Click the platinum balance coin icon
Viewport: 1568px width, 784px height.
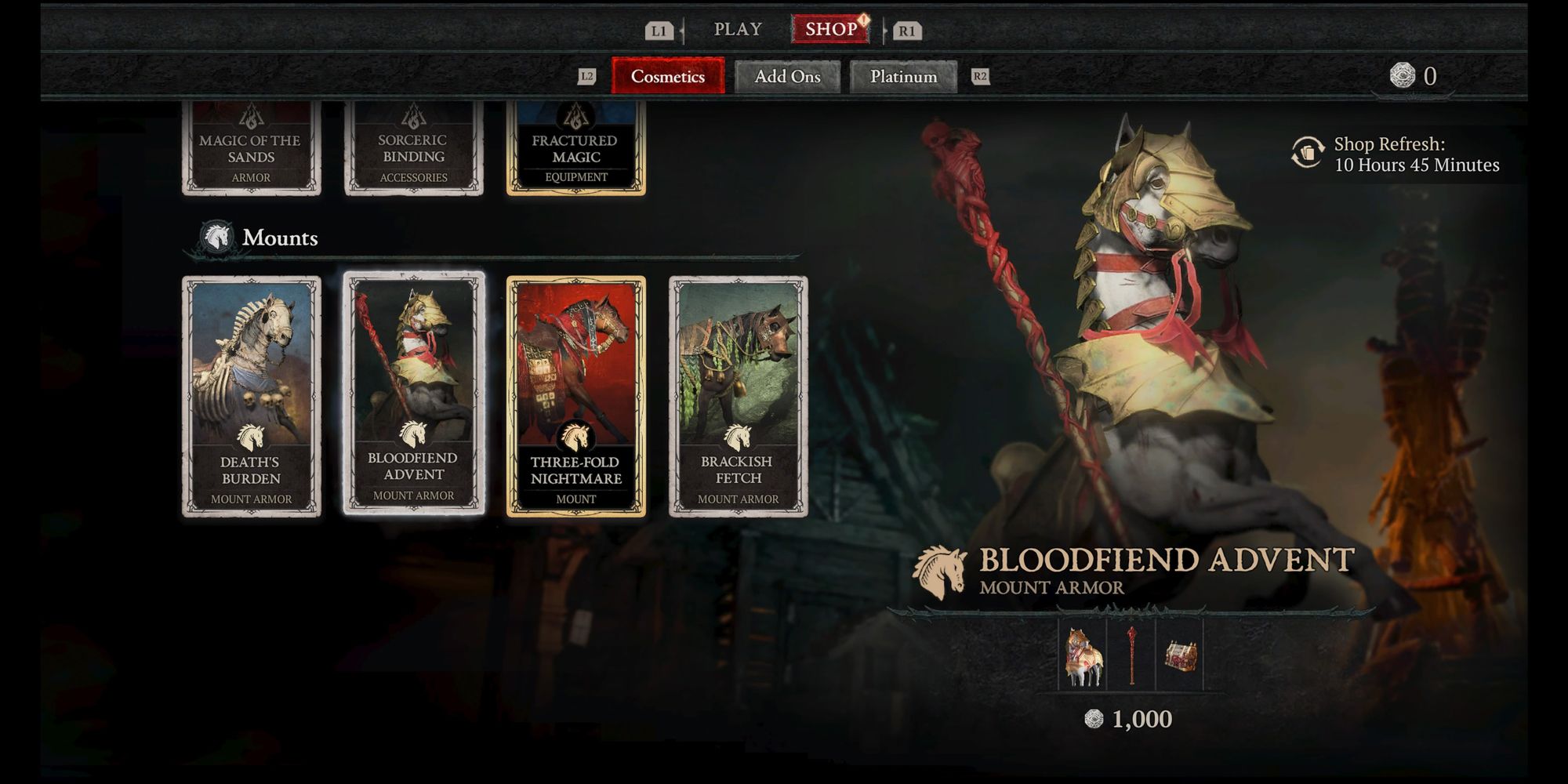tap(1402, 75)
